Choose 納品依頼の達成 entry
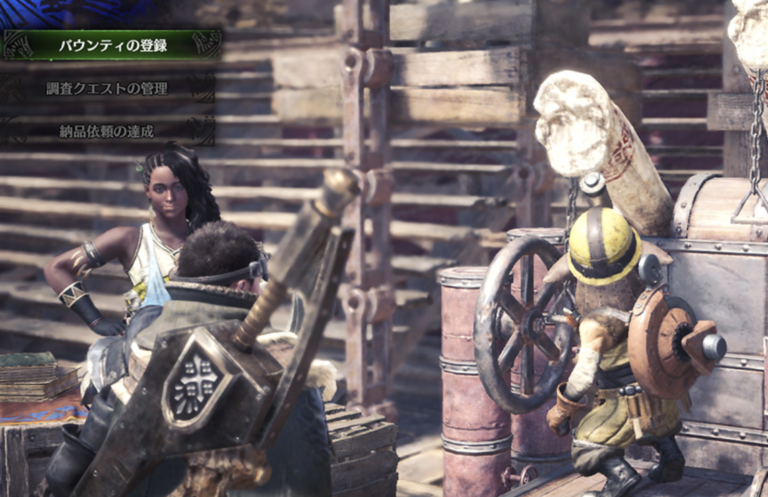 [107, 131]
